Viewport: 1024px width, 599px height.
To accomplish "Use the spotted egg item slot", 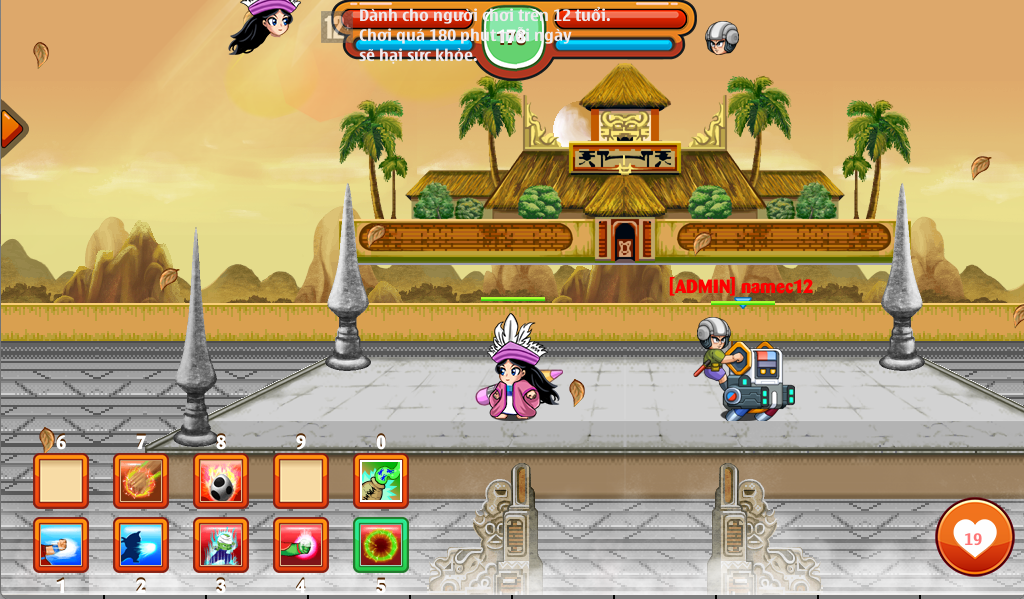I will point(221,481).
